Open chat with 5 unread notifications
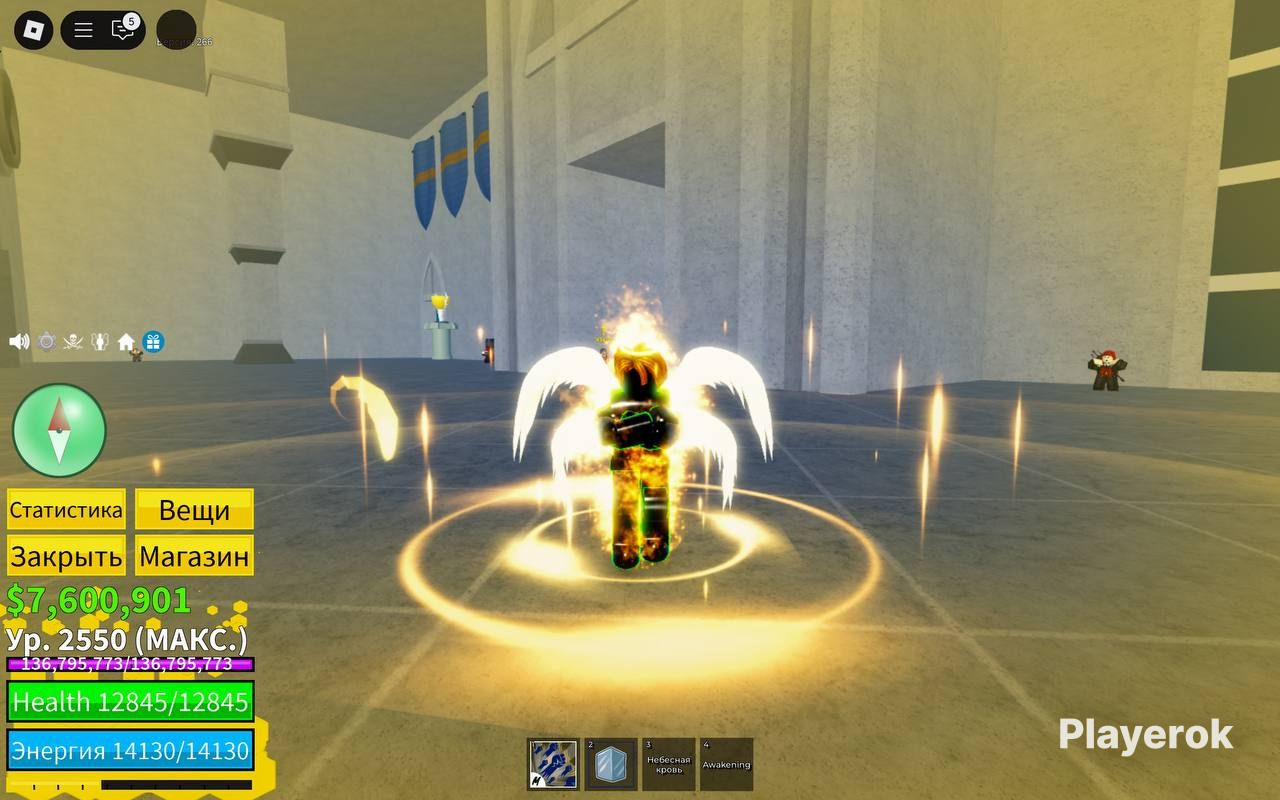Screen dimensions: 1280x800 [x=121, y=30]
